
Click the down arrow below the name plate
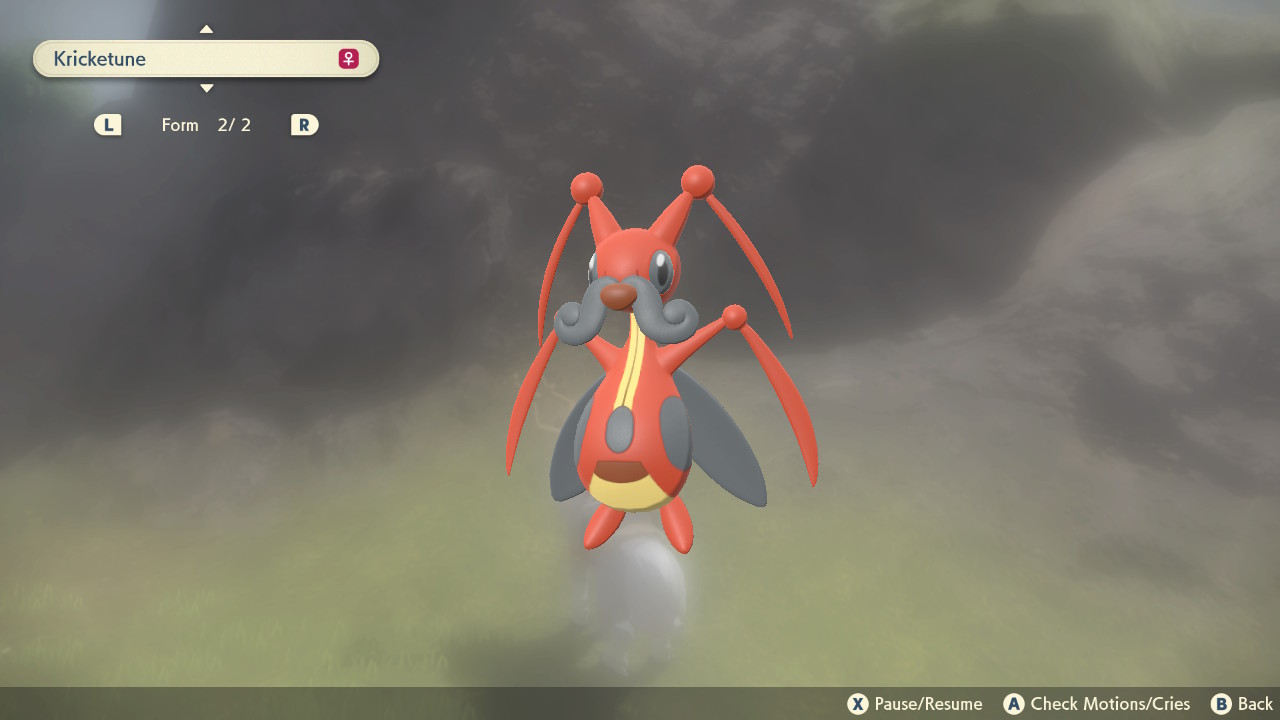point(206,88)
